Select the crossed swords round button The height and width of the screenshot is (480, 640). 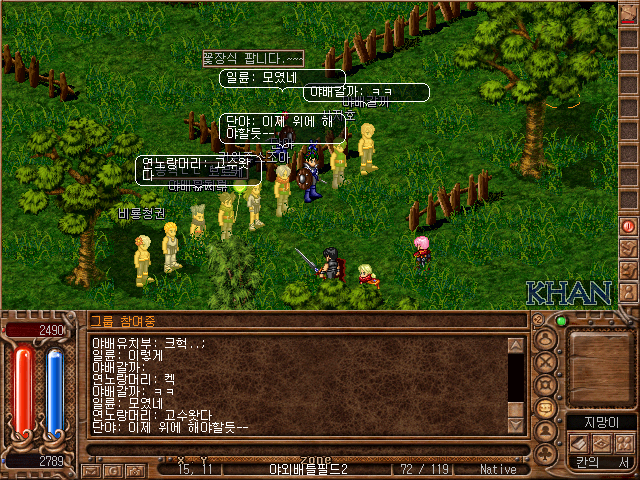tap(546, 361)
